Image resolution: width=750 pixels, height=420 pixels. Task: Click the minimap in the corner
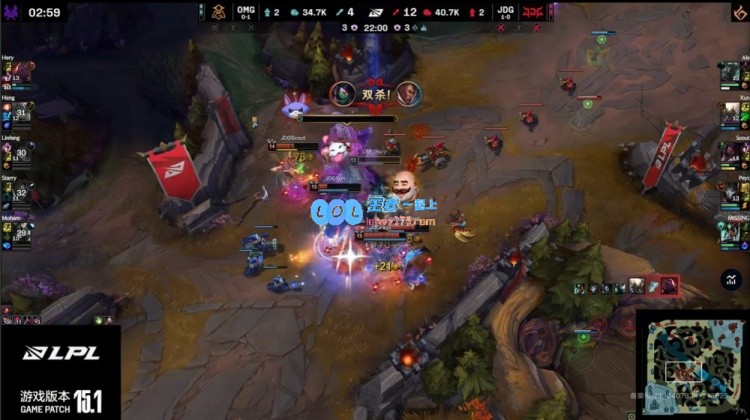693,364
